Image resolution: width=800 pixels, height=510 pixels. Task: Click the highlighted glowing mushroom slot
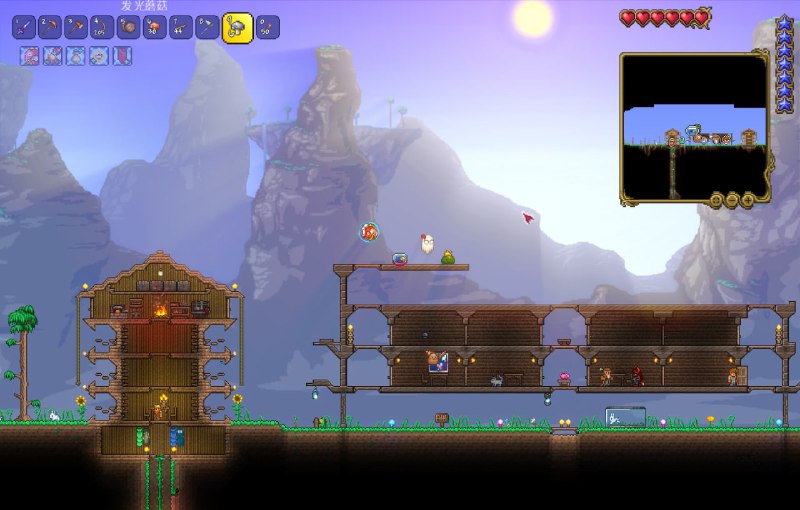coord(237,27)
